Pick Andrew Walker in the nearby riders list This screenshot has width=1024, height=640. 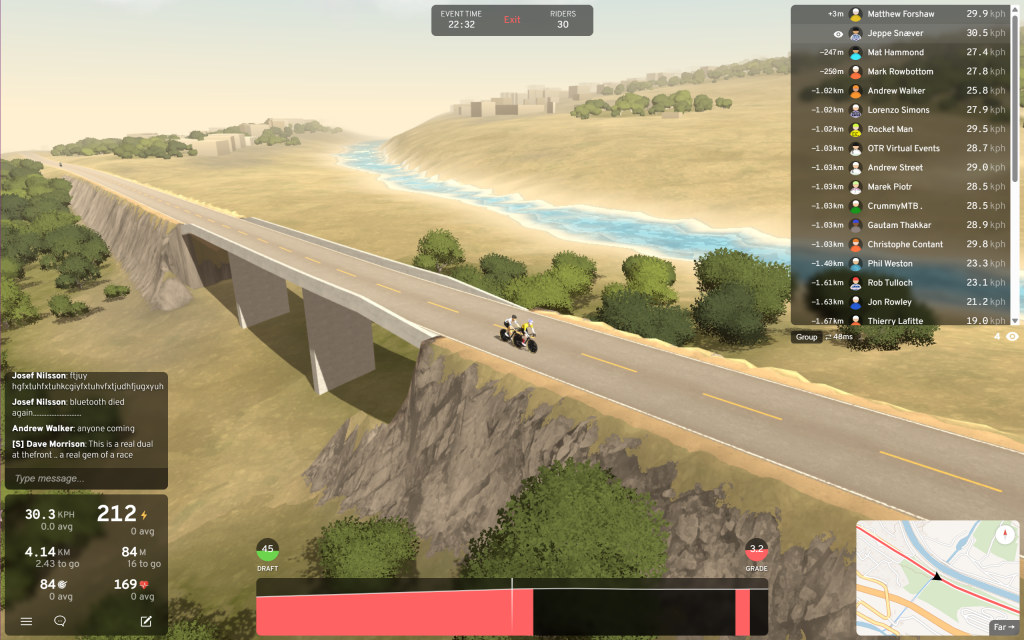(897, 91)
